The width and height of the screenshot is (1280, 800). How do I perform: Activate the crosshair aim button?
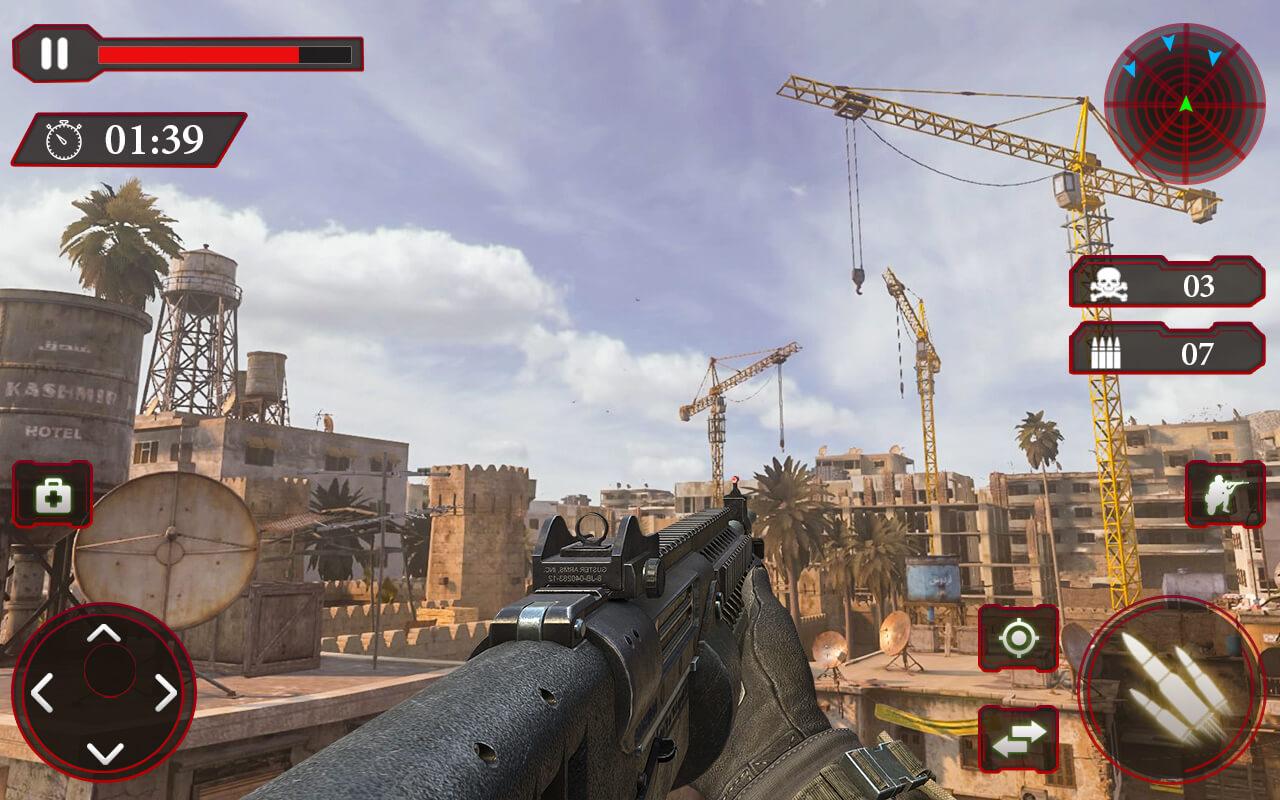click(x=1017, y=638)
